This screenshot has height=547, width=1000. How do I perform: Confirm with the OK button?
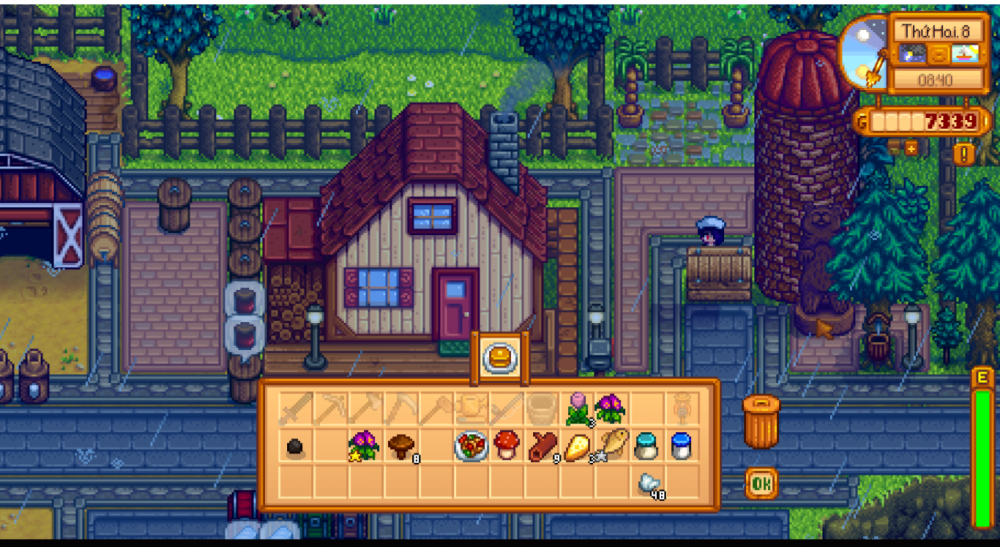pyautogui.click(x=761, y=484)
